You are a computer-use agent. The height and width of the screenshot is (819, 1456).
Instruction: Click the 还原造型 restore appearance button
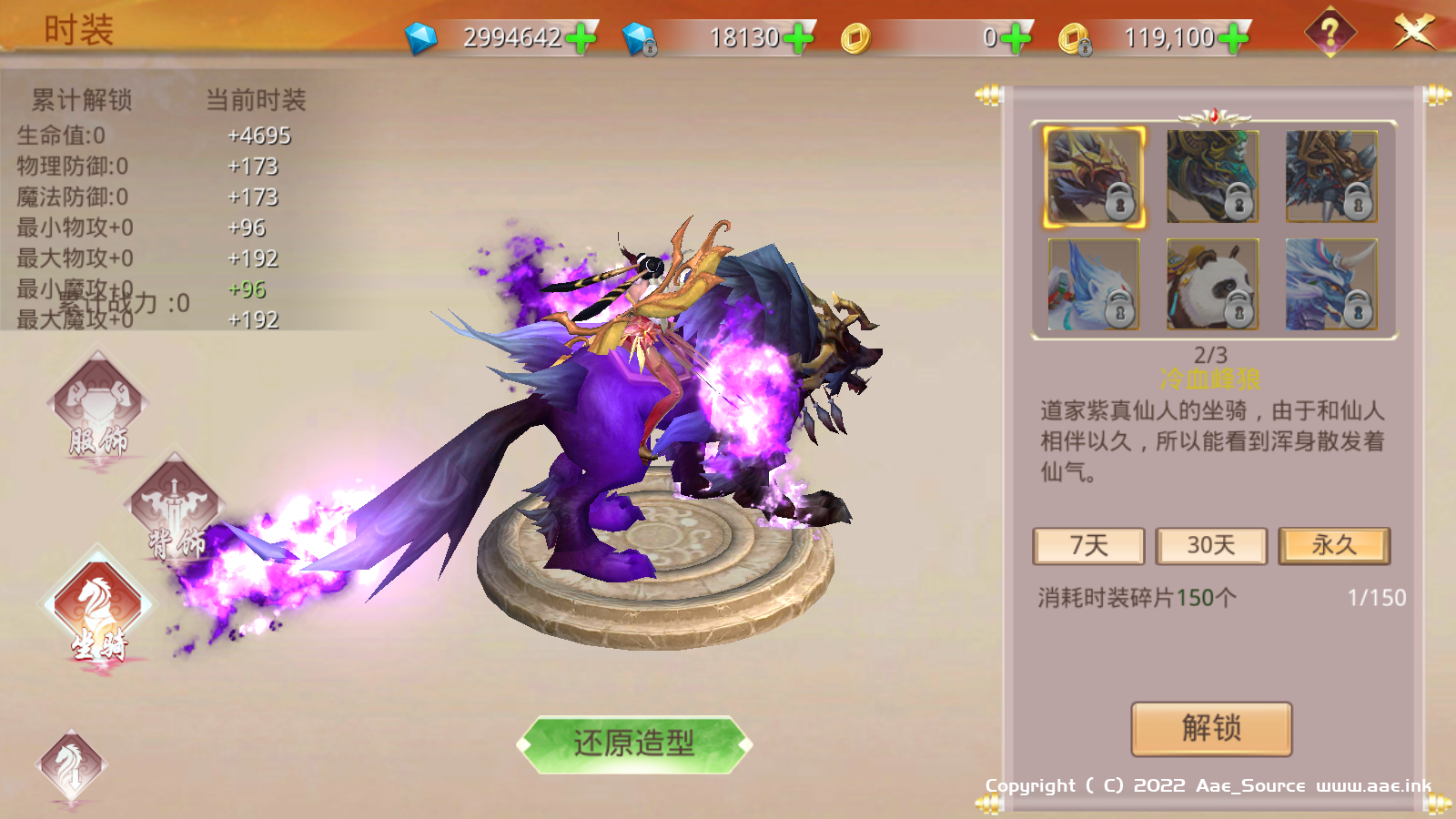632,742
